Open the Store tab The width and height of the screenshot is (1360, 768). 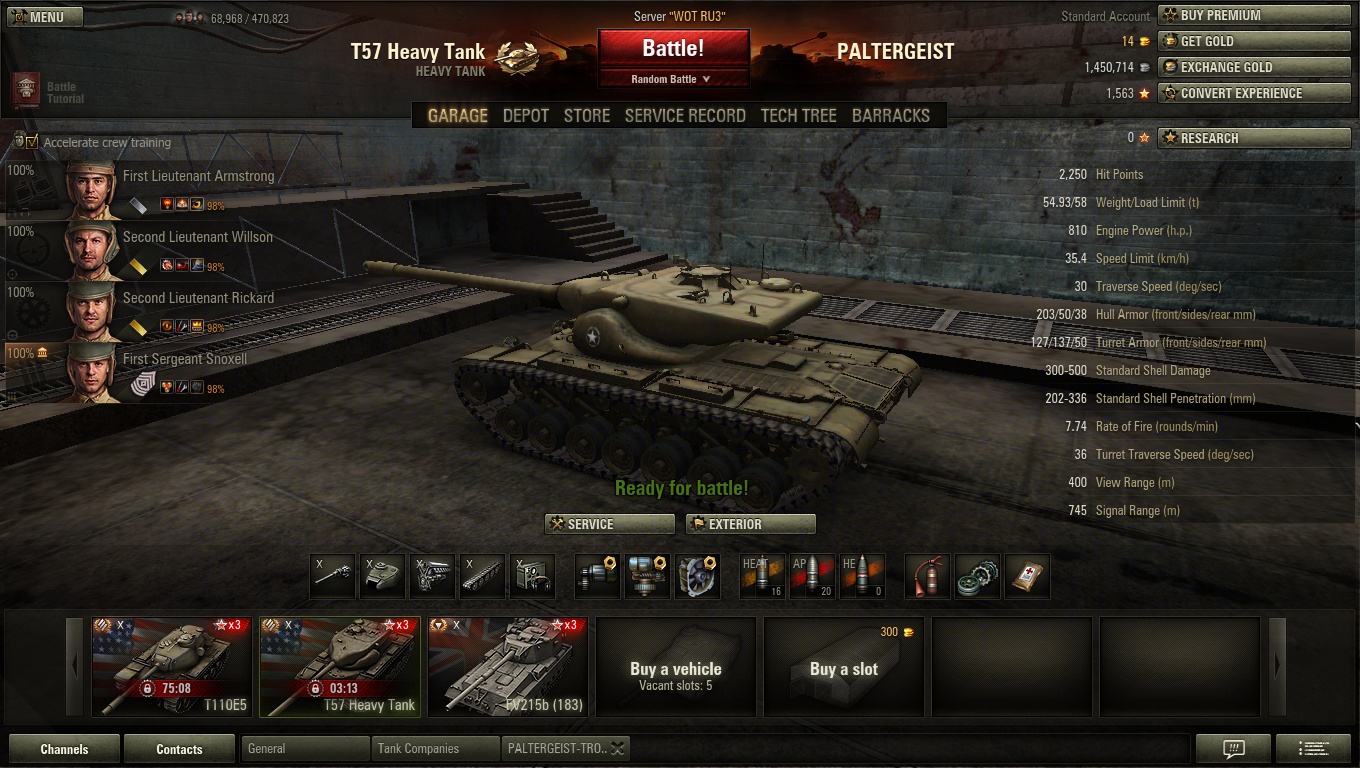tap(587, 116)
